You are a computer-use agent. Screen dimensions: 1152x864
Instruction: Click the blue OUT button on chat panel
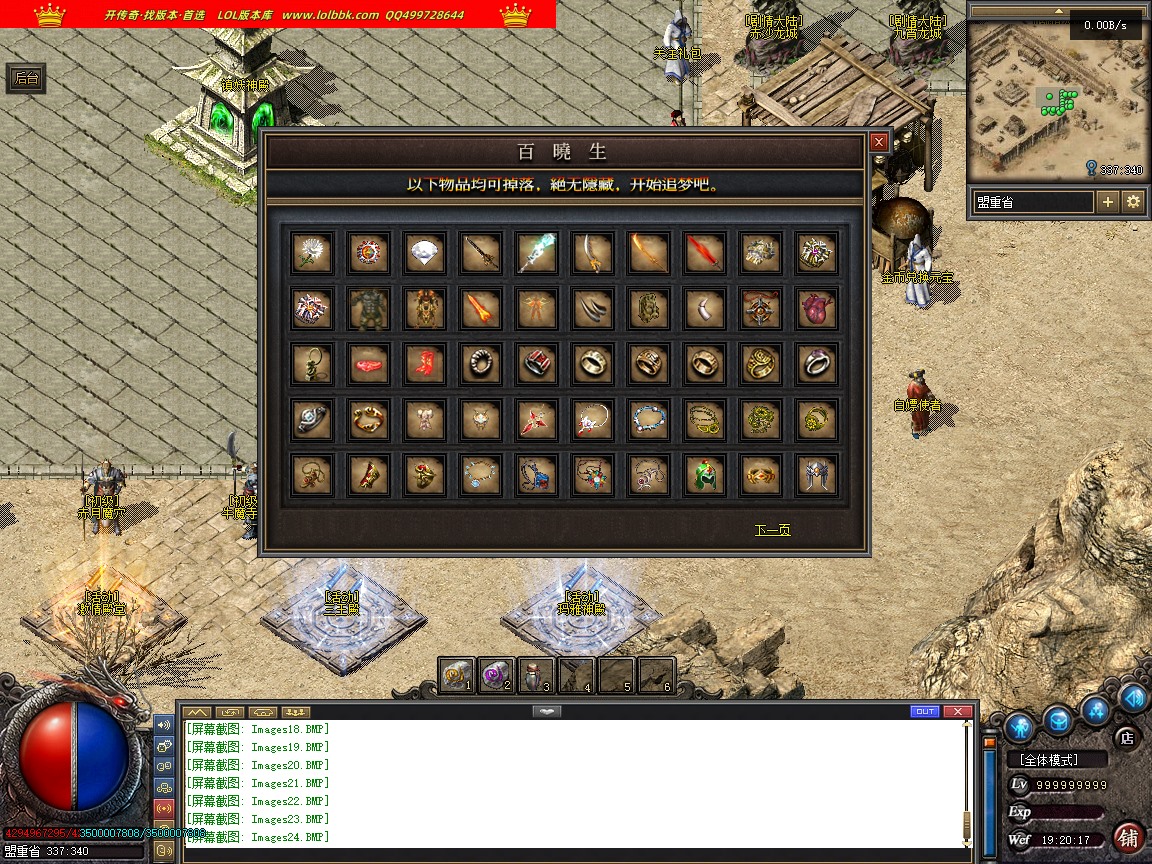pyautogui.click(x=925, y=712)
